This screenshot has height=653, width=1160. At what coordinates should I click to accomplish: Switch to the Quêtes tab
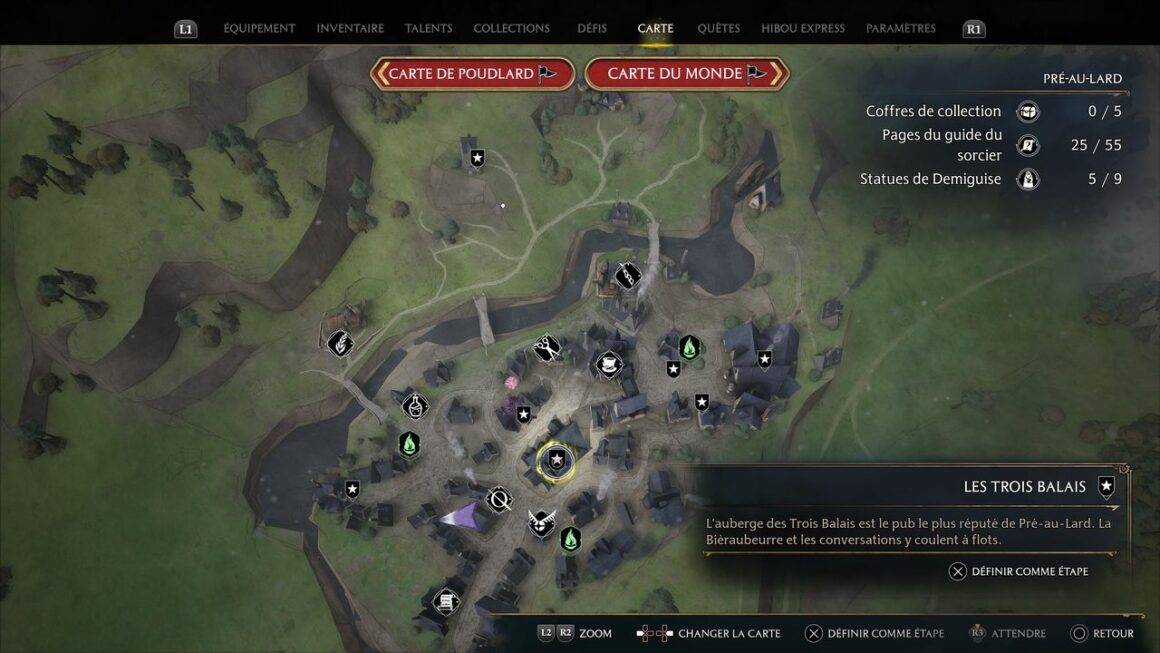tap(718, 28)
